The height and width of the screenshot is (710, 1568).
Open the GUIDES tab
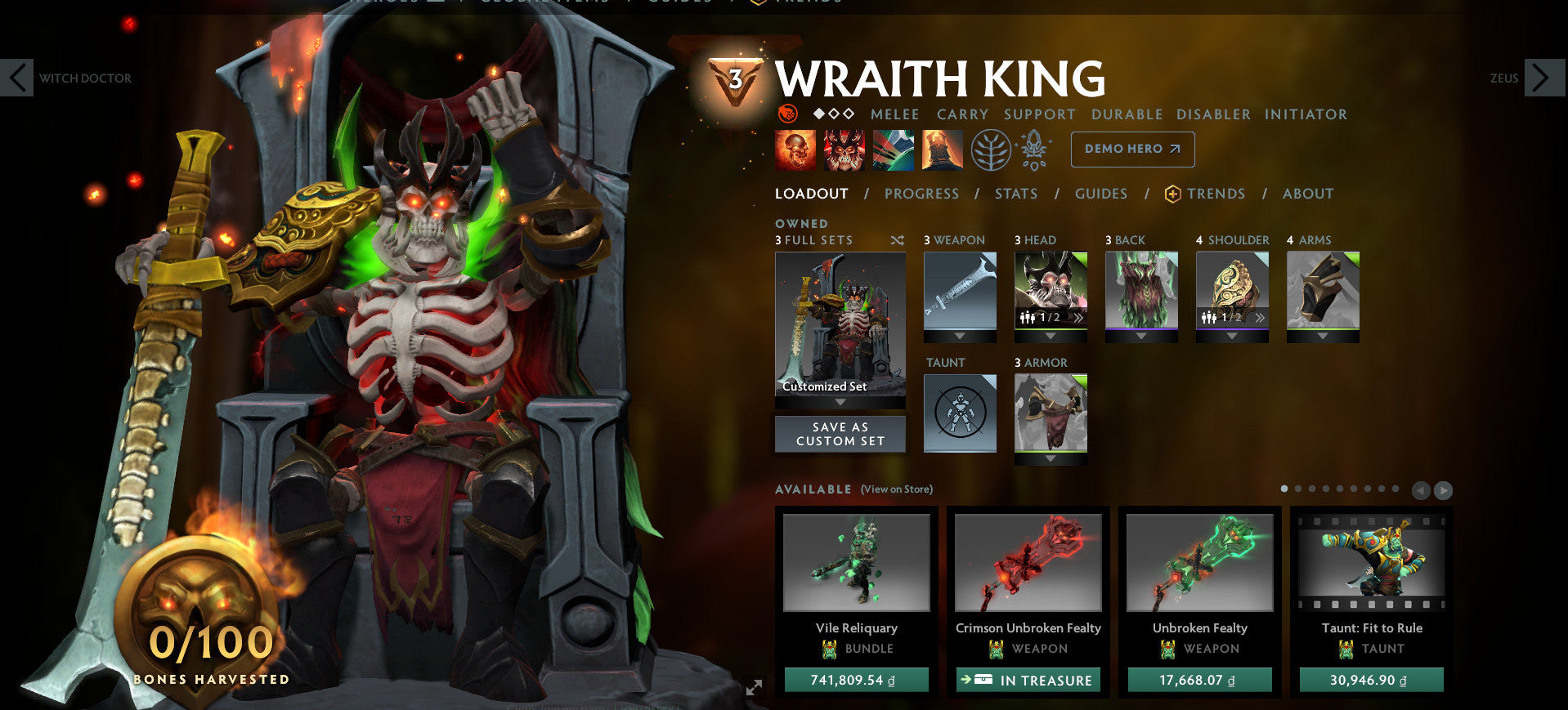(x=1101, y=194)
